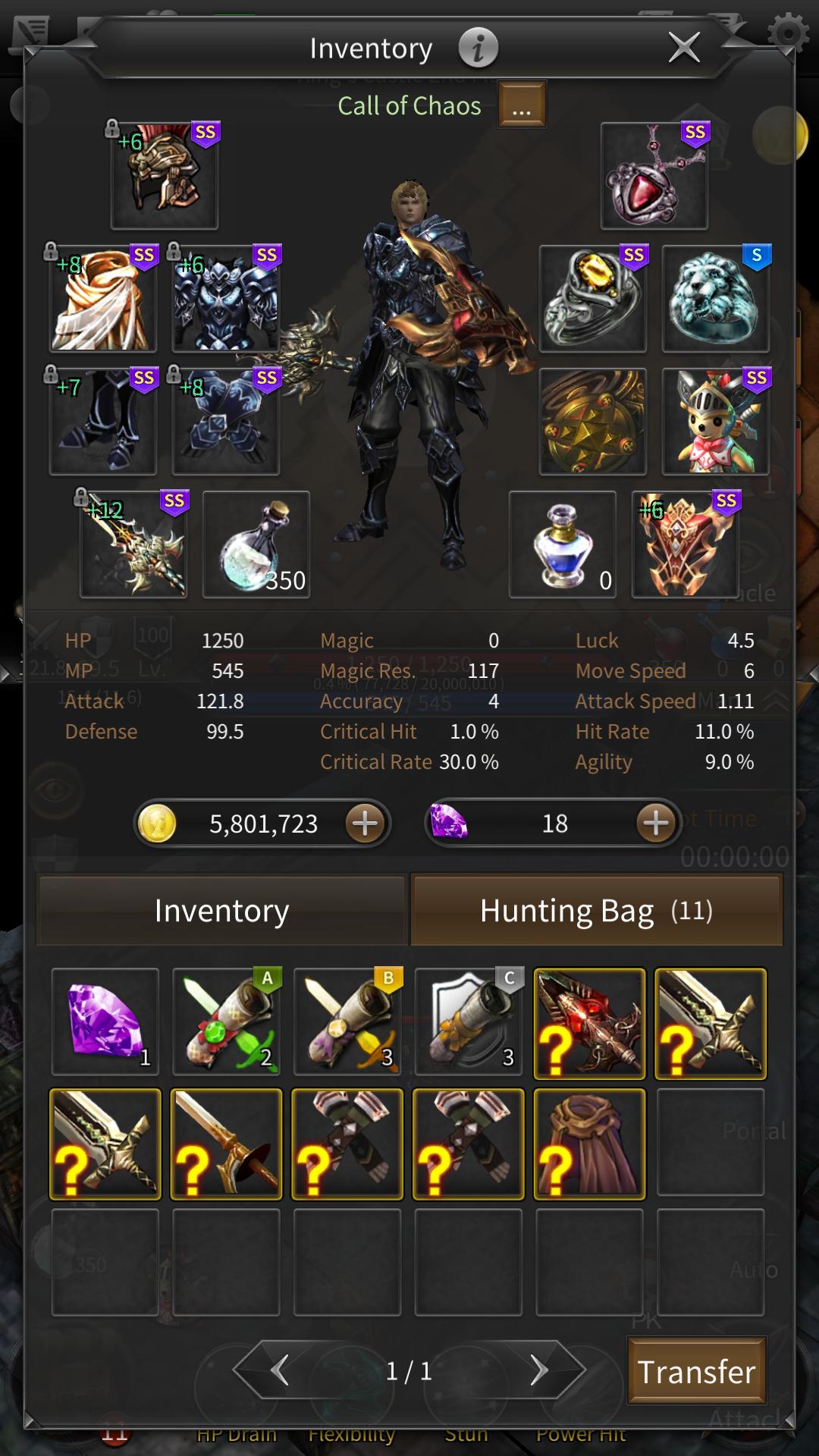Go to the next bag page
Viewport: 819px width, 1456px height.
click(538, 1370)
